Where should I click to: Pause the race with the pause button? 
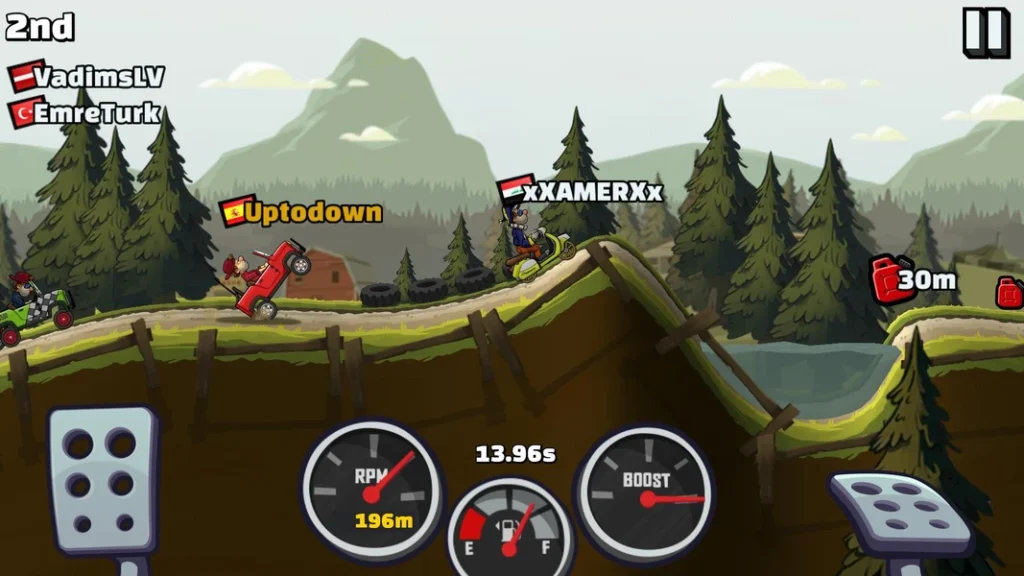986,32
